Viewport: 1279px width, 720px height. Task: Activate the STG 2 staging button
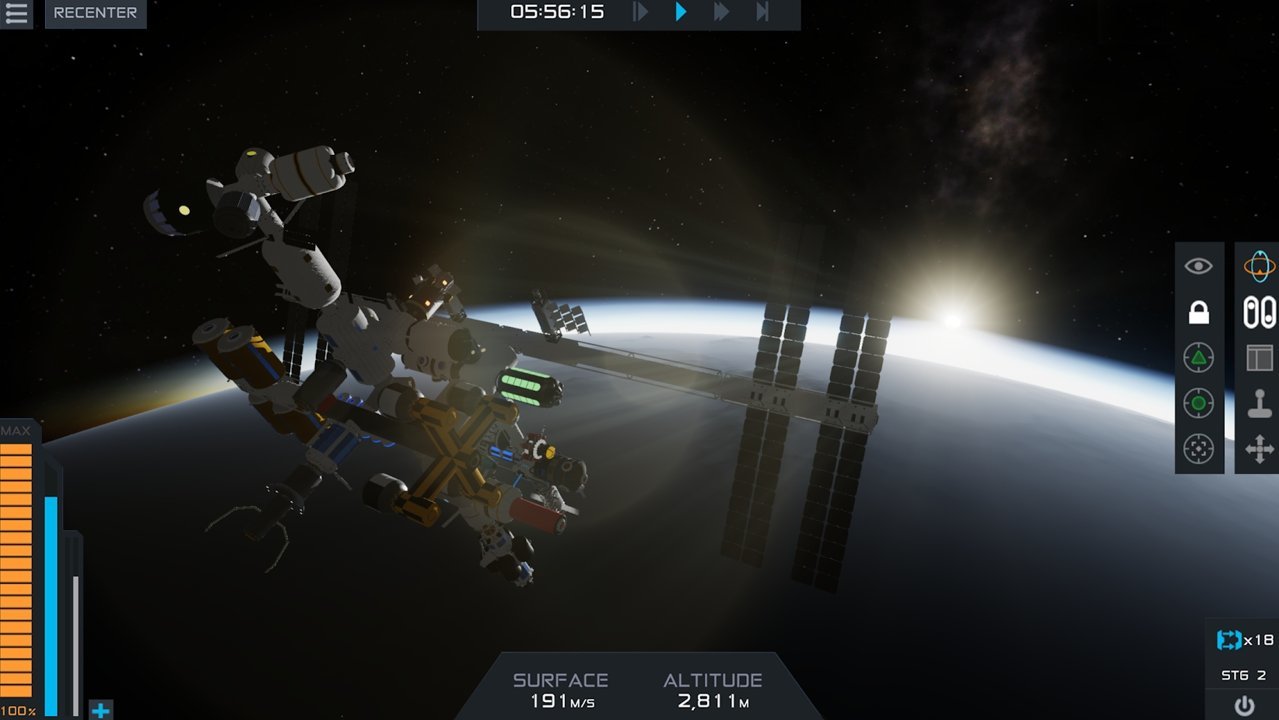(1244, 675)
